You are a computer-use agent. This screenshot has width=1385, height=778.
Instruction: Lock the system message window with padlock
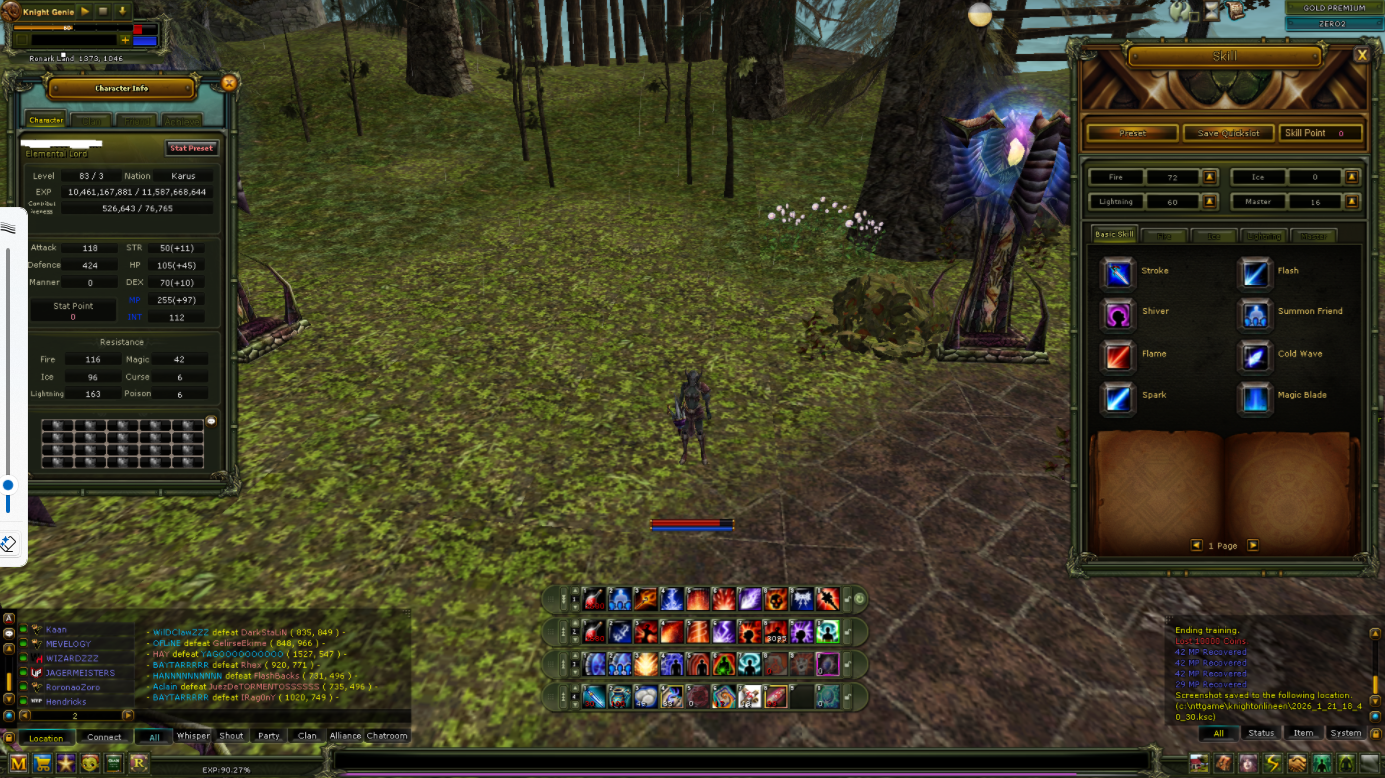(x=1375, y=732)
